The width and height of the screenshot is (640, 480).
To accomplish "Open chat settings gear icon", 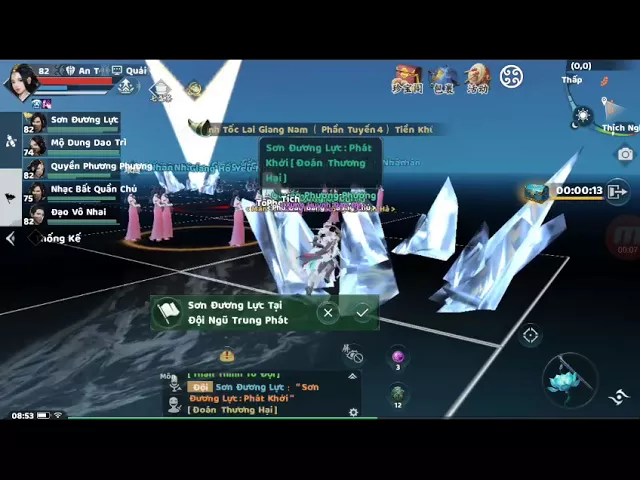I will (353, 412).
